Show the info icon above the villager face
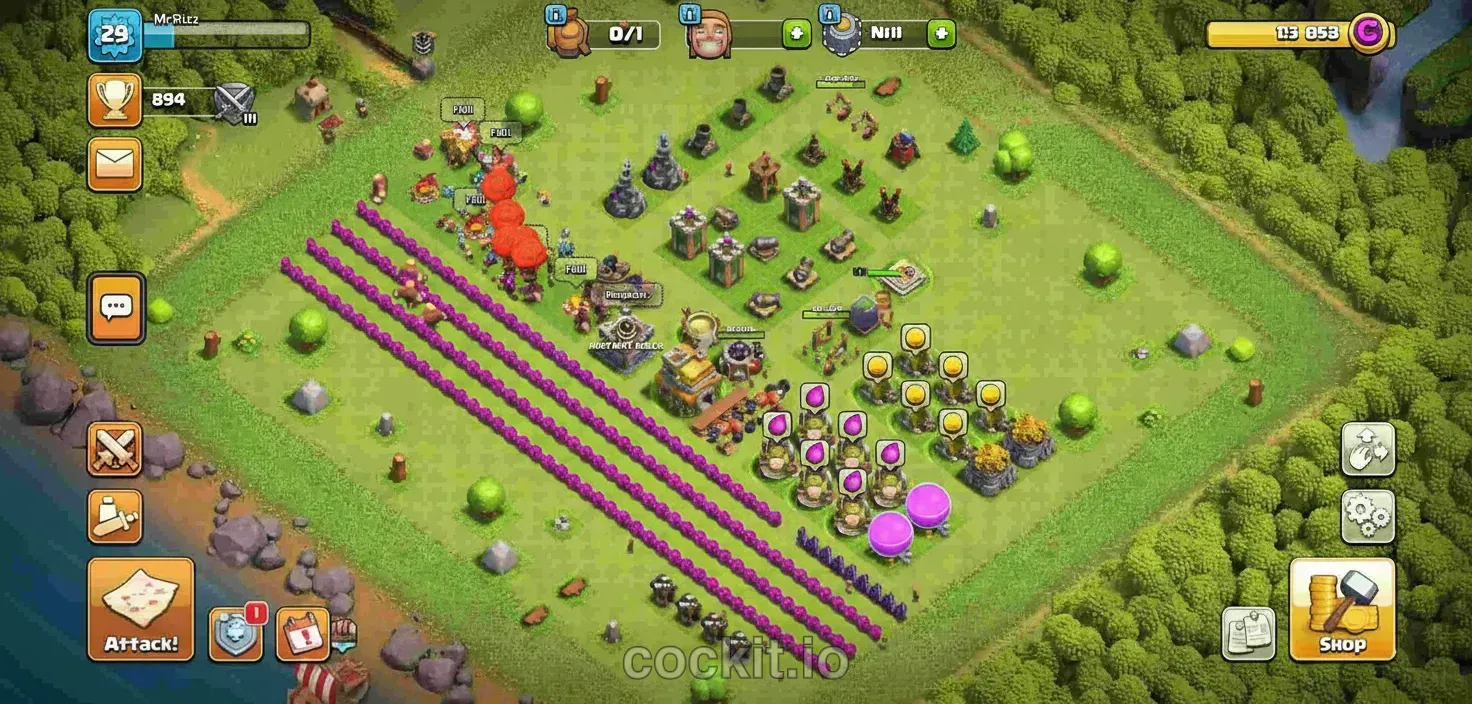This screenshot has height=704, width=1472. click(x=691, y=15)
